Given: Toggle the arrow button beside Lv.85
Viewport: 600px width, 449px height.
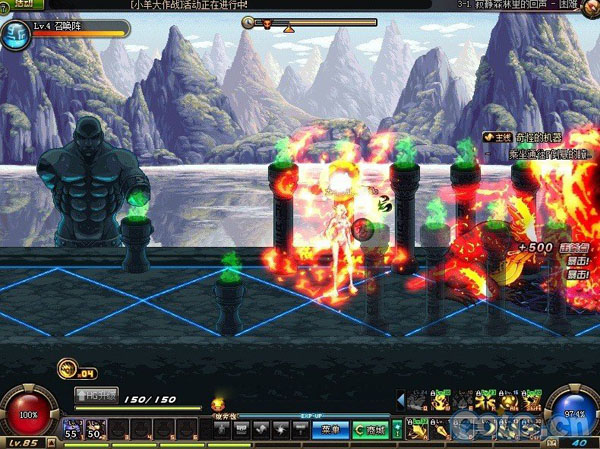Looking at the screenshot, I should pos(52,442).
